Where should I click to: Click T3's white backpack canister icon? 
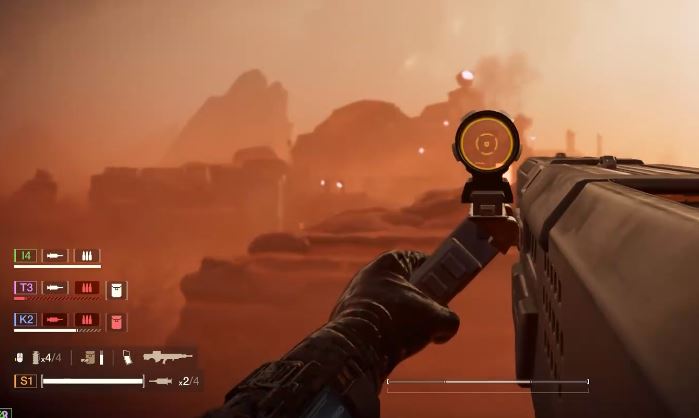(x=116, y=289)
